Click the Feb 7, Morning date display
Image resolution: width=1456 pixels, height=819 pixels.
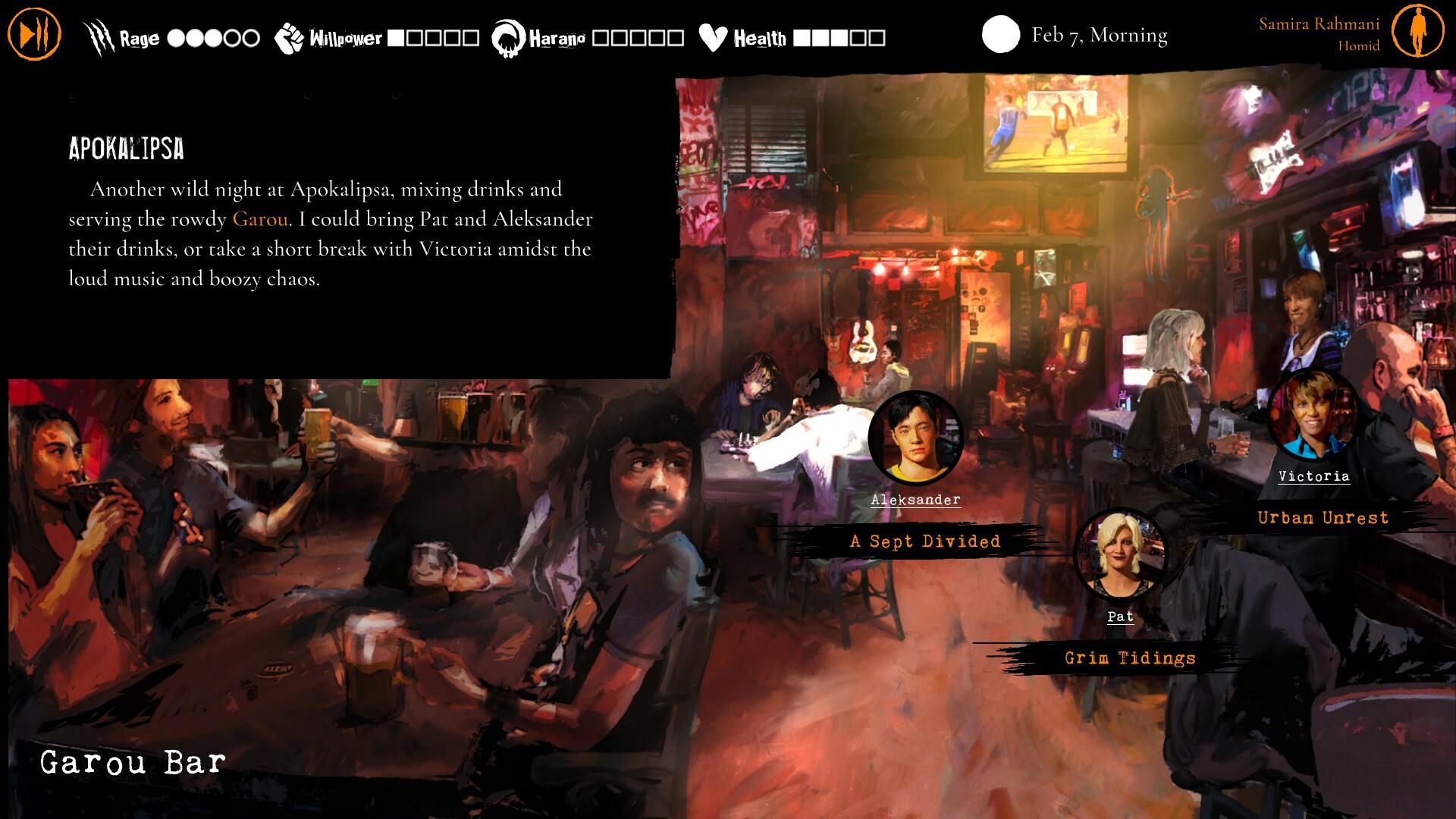[1099, 35]
